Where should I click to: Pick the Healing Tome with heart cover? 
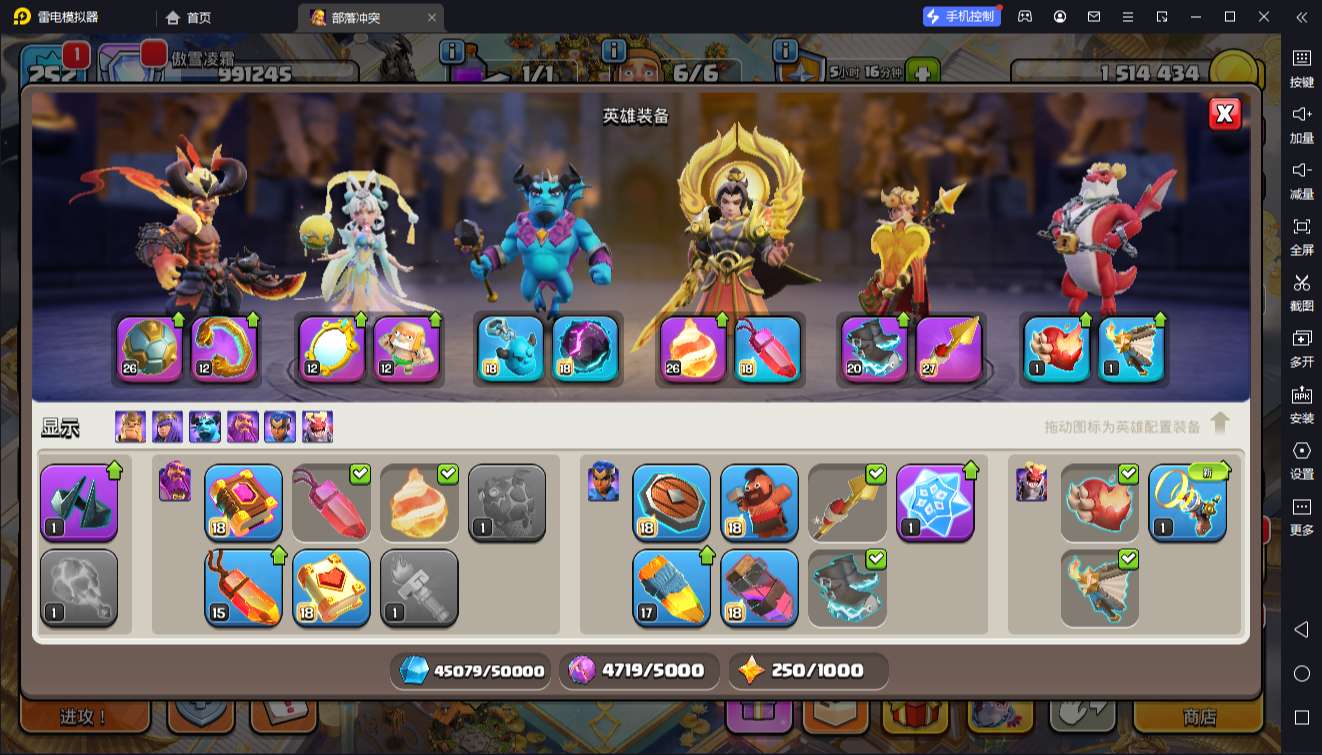point(331,586)
